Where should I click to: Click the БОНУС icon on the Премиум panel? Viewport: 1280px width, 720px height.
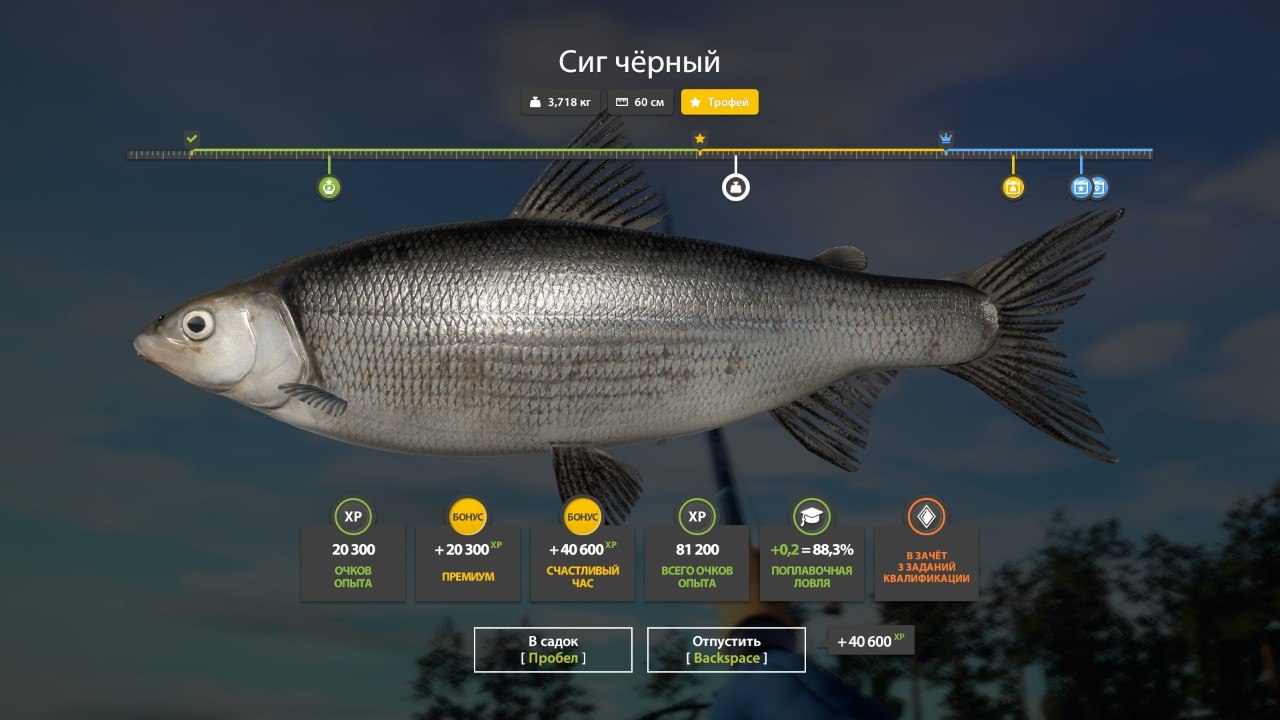[x=467, y=518]
